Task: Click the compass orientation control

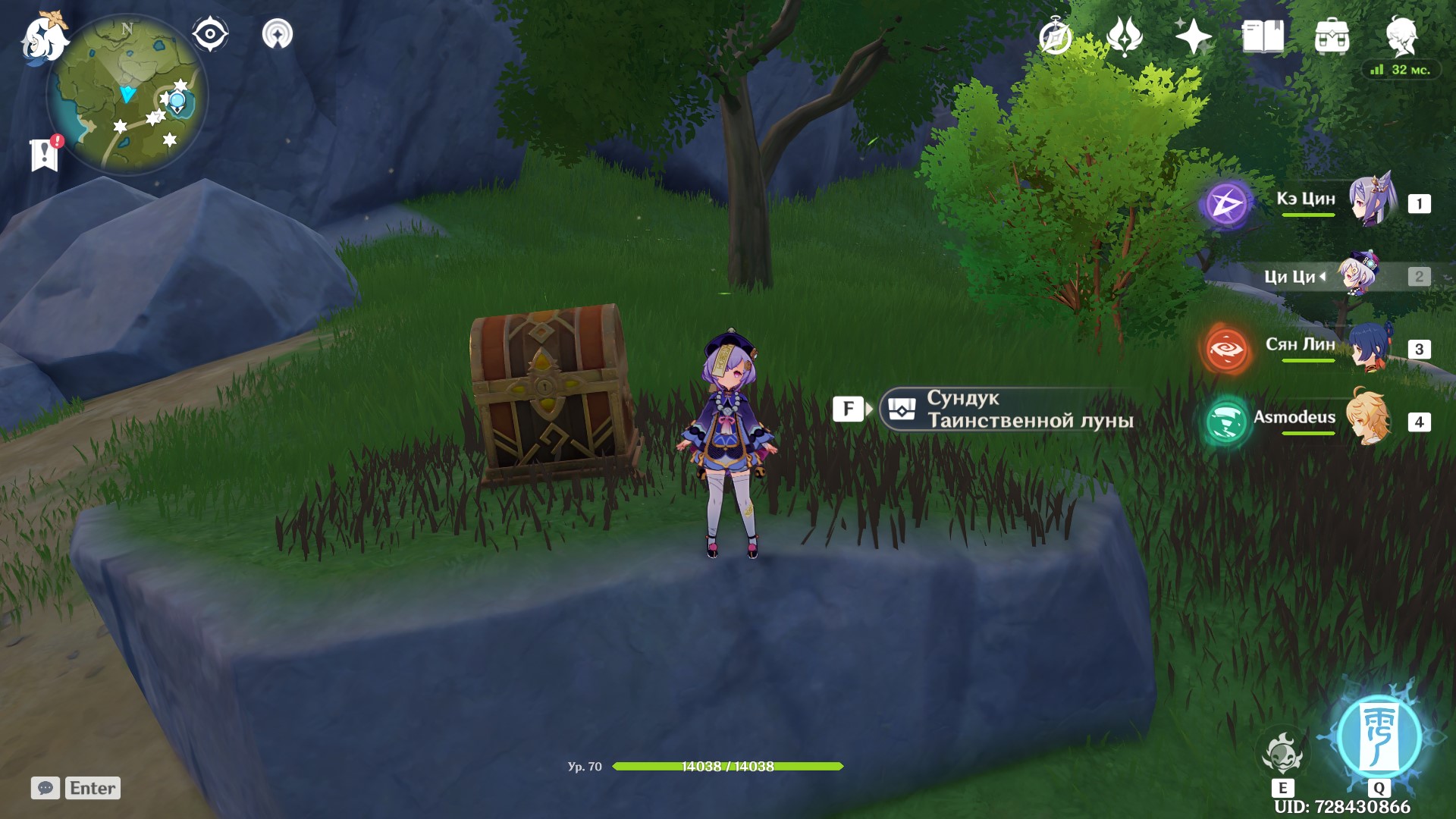Action: [x=209, y=32]
